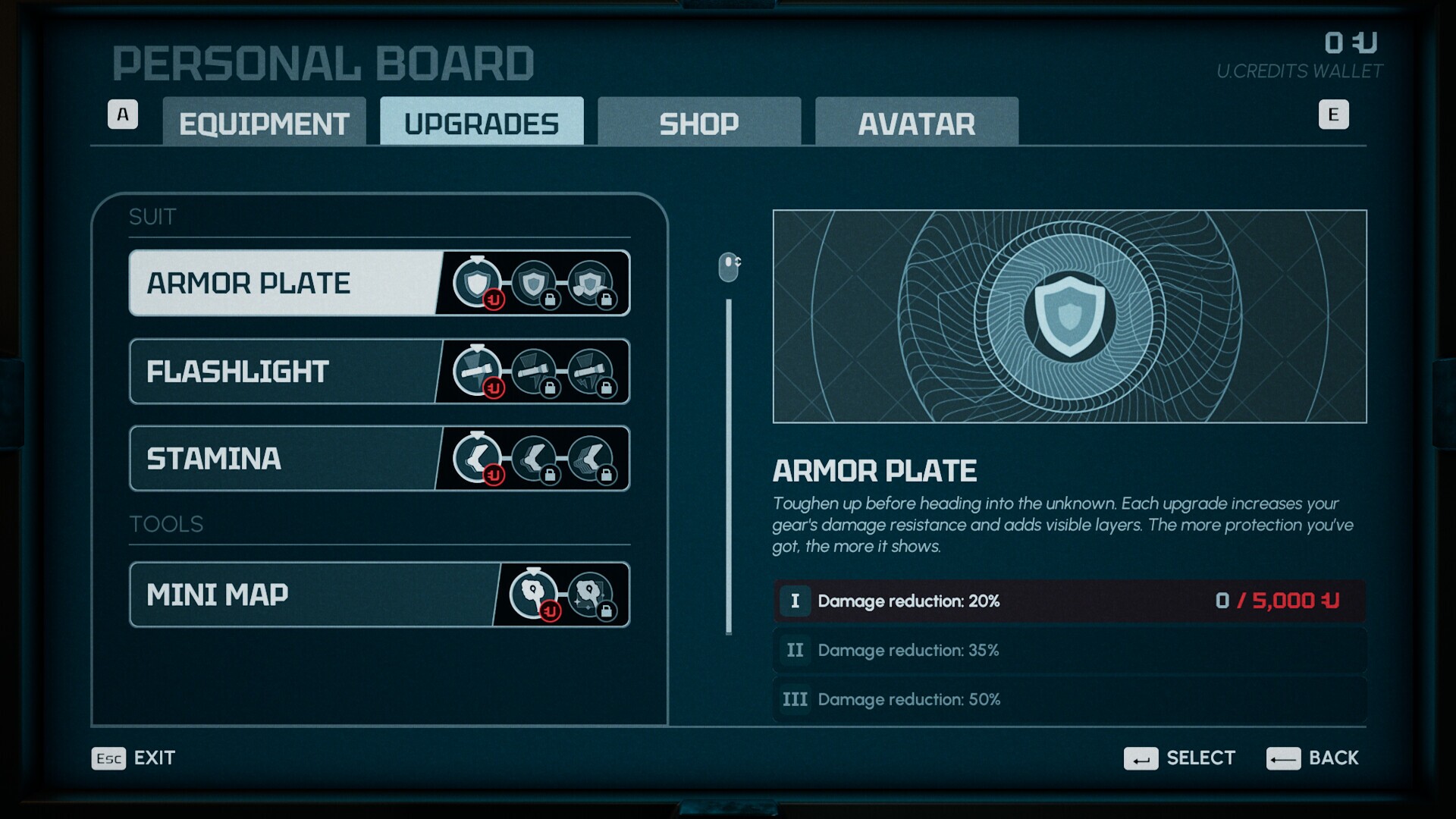Click the Select button

click(1180, 758)
